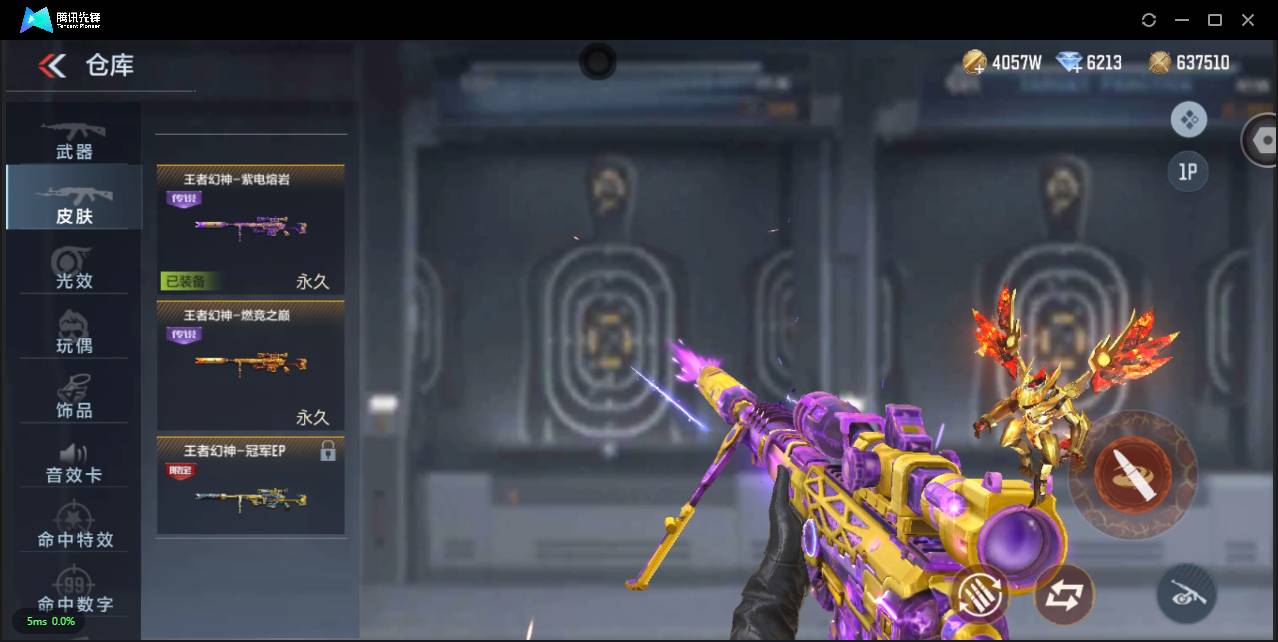The width and height of the screenshot is (1278, 642).
Task: Switch to the 玩偶 dolls tab
Action: pos(74,332)
